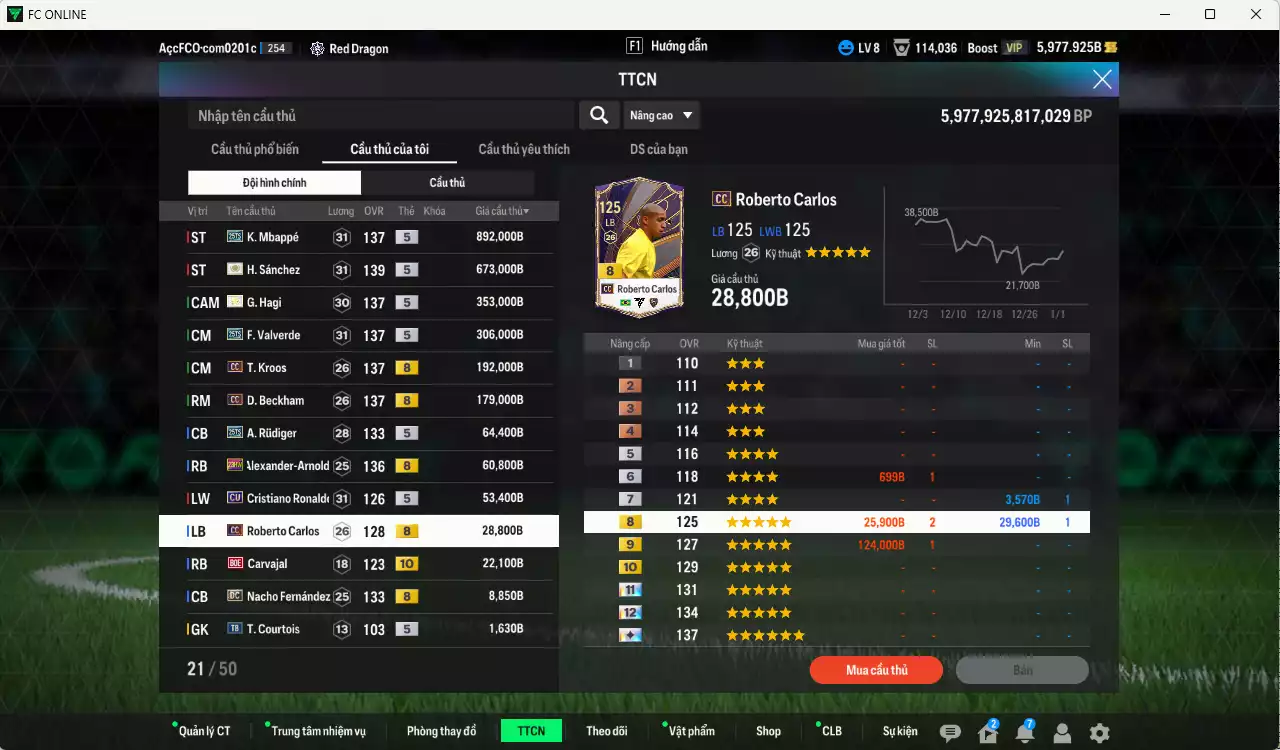Viewport: 1280px width, 750px height.
Task: Open the player account profile icon
Action: coord(1062,731)
